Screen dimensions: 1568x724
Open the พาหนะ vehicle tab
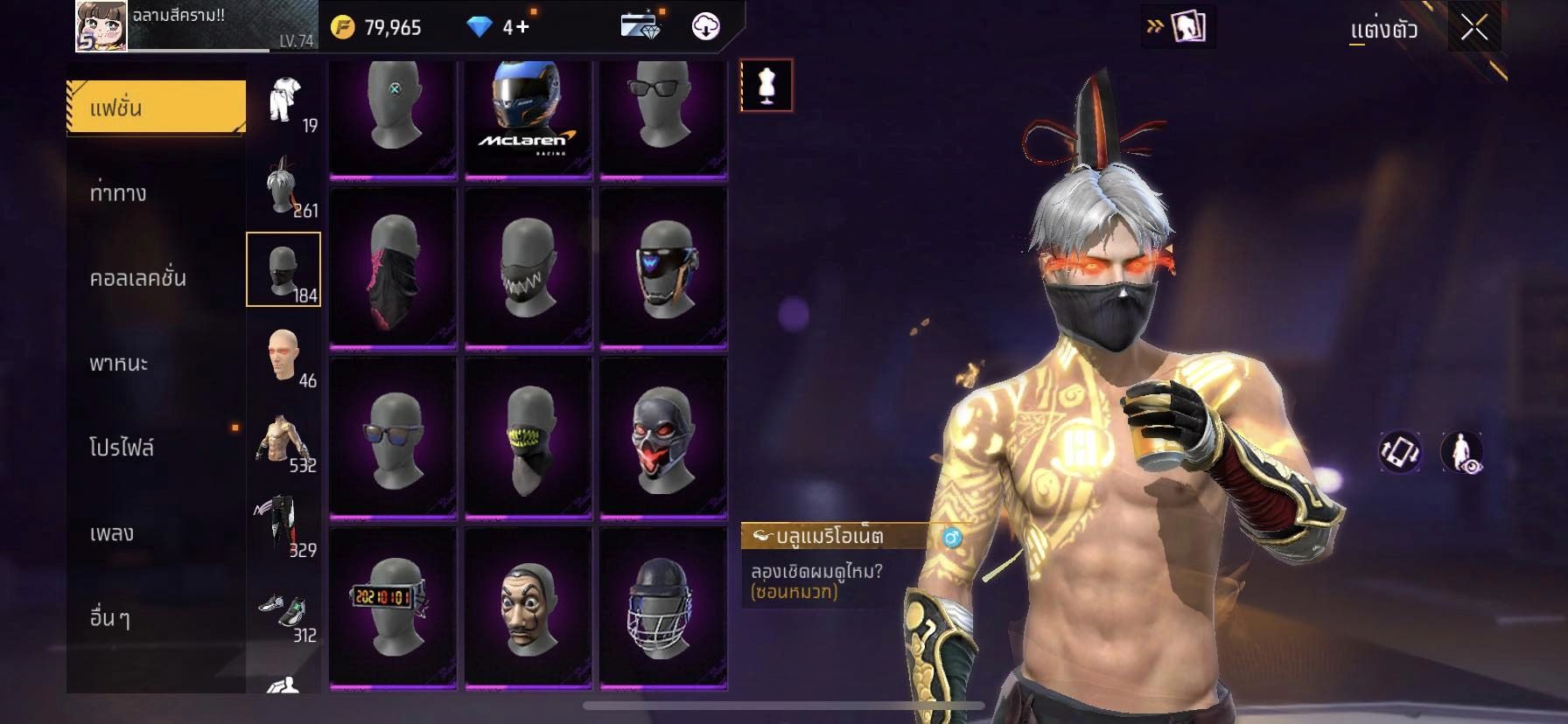pos(119,363)
